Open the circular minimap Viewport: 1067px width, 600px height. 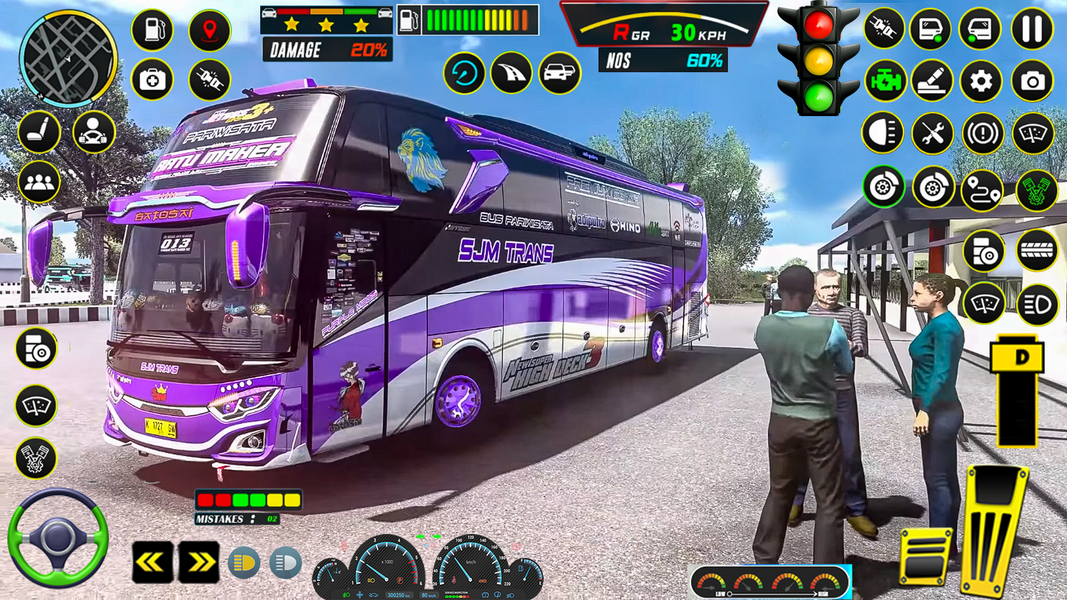click(x=68, y=58)
